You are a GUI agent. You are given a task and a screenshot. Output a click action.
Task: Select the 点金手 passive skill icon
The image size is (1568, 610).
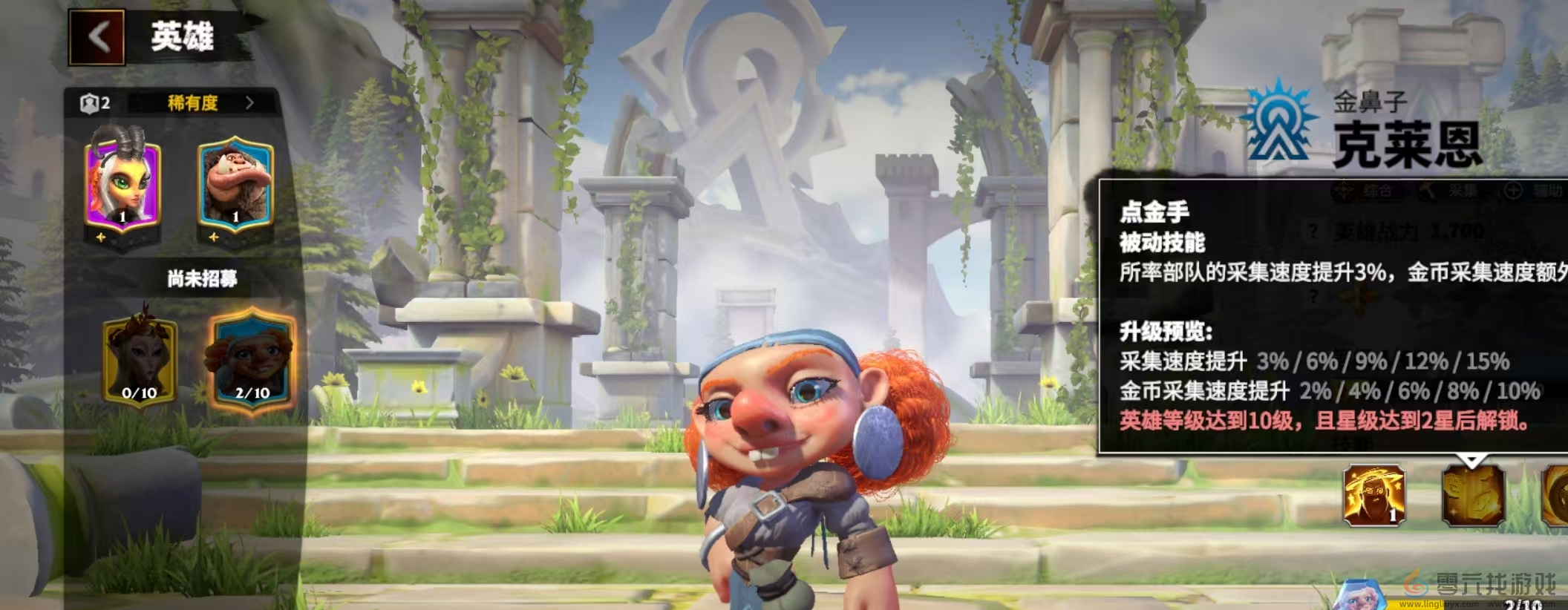[x=1473, y=495]
